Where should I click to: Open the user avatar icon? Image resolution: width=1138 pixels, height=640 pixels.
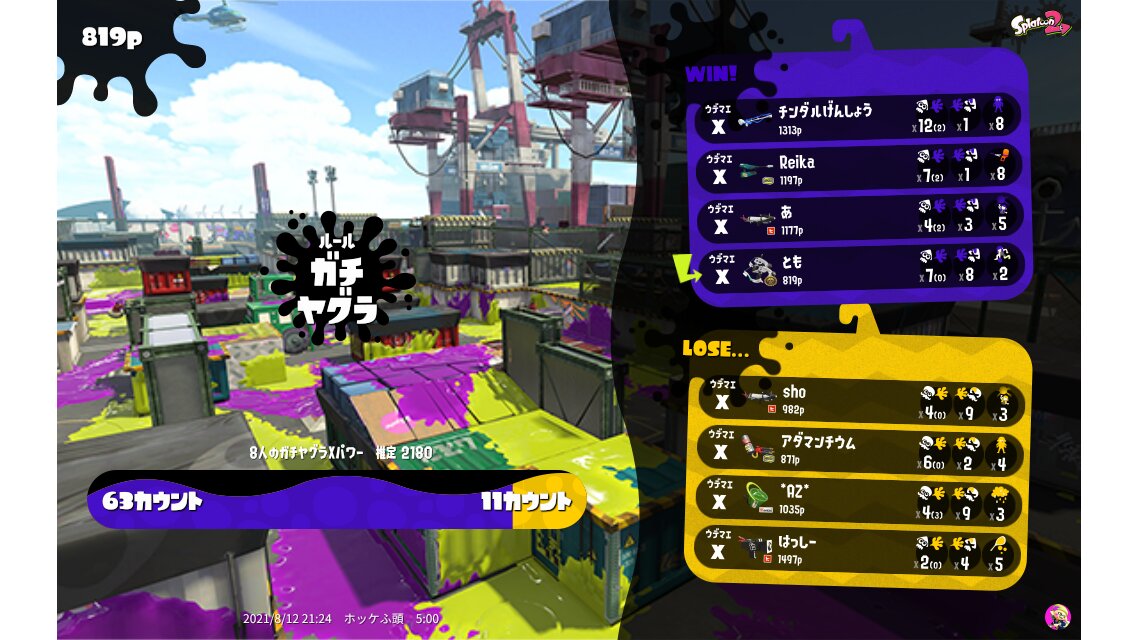[1057, 616]
